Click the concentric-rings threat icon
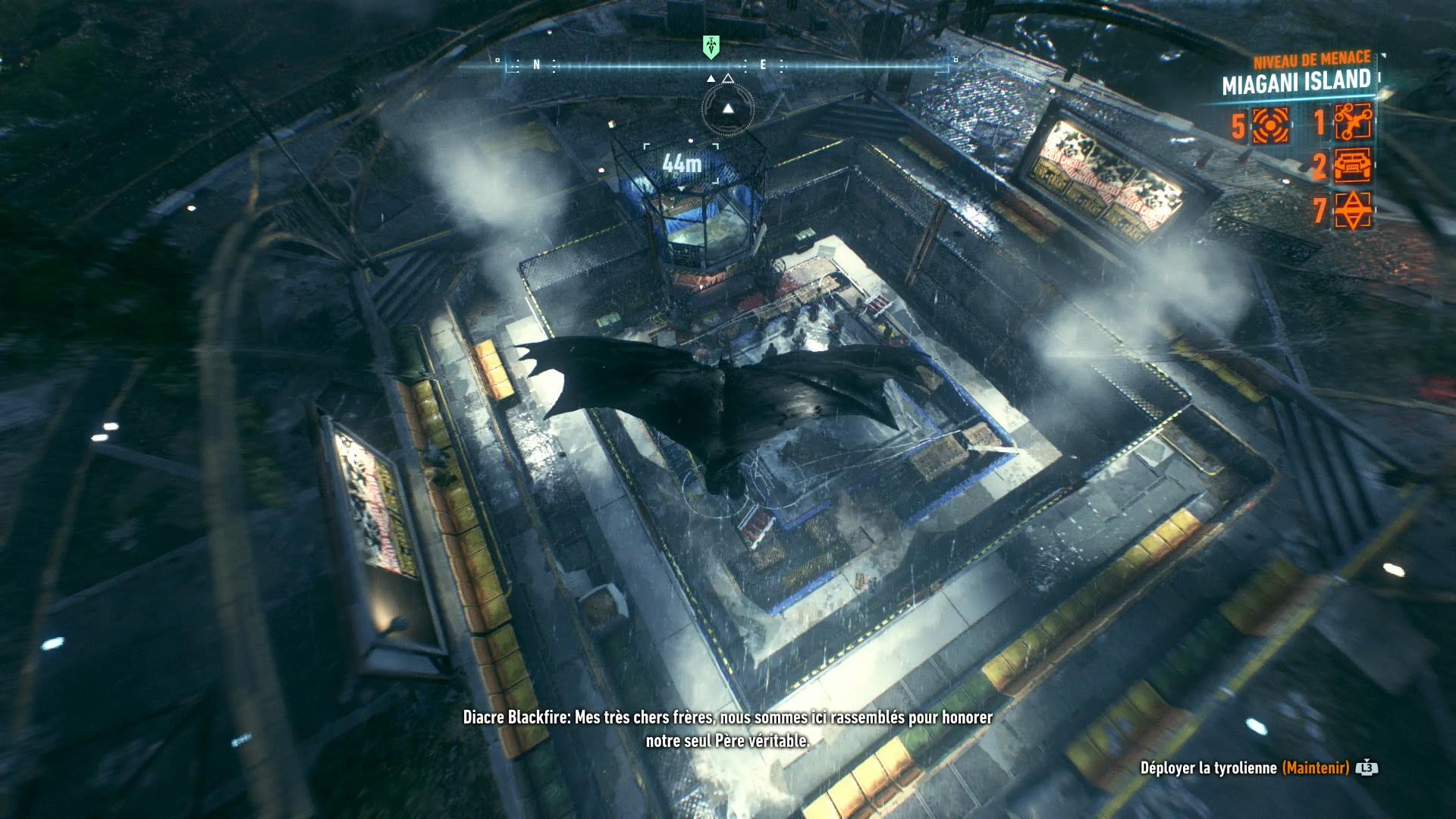This screenshot has height=819, width=1456. click(x=1270, y=125)
